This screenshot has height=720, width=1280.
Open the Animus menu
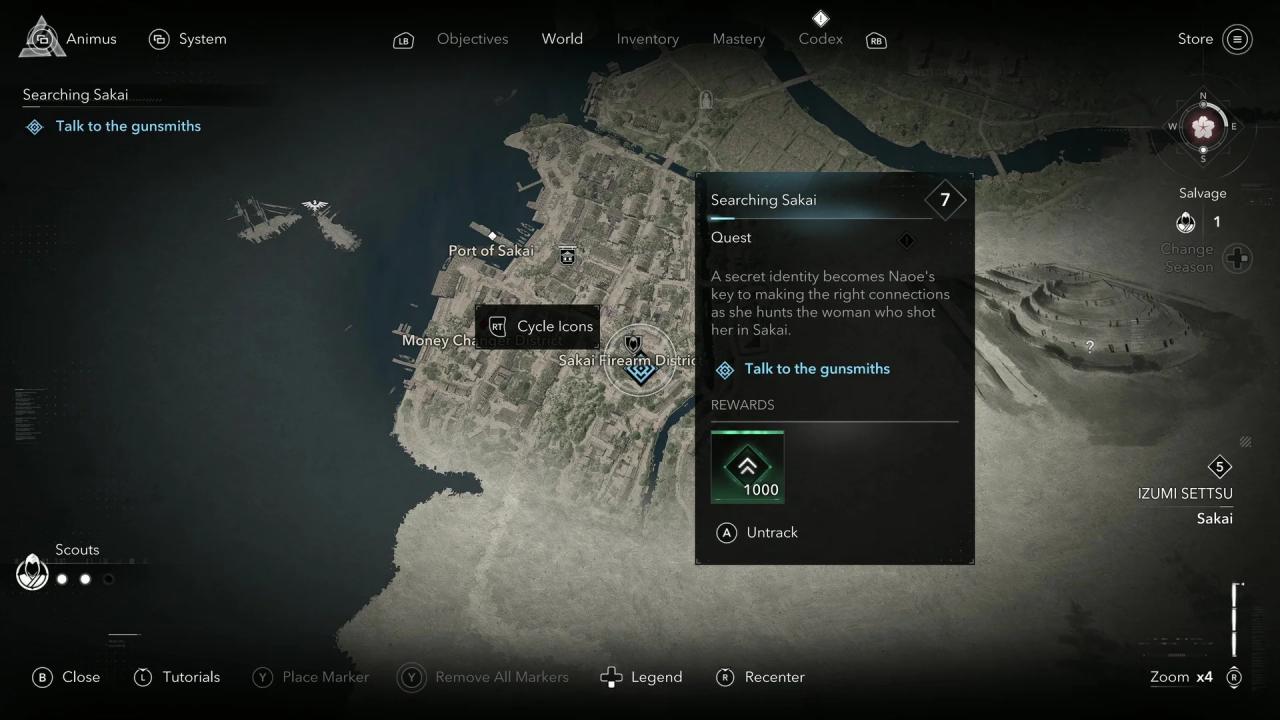click(68, 39)
